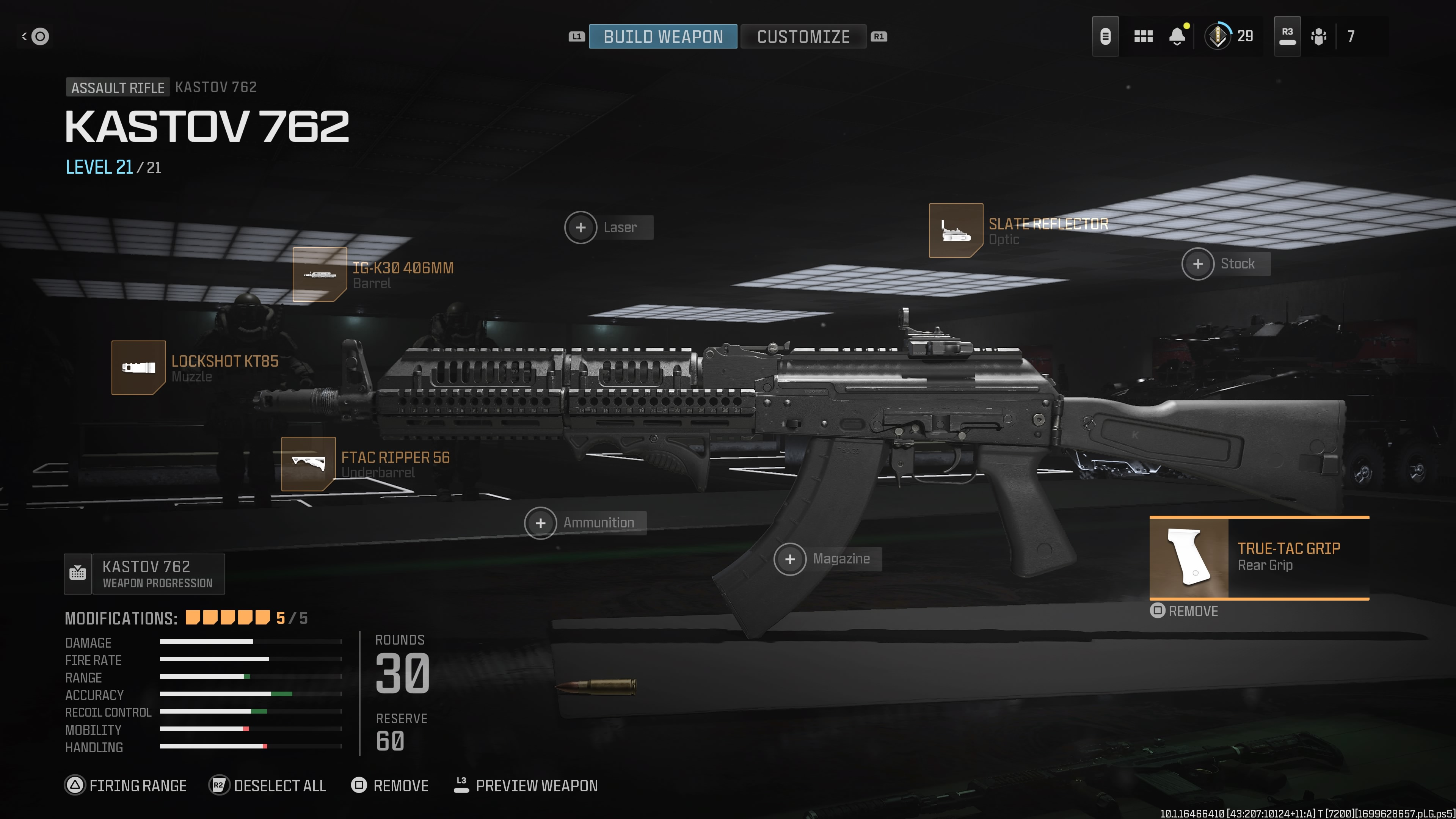Select the Build Weapon tab
The image size is (1456, 819).
662,36
